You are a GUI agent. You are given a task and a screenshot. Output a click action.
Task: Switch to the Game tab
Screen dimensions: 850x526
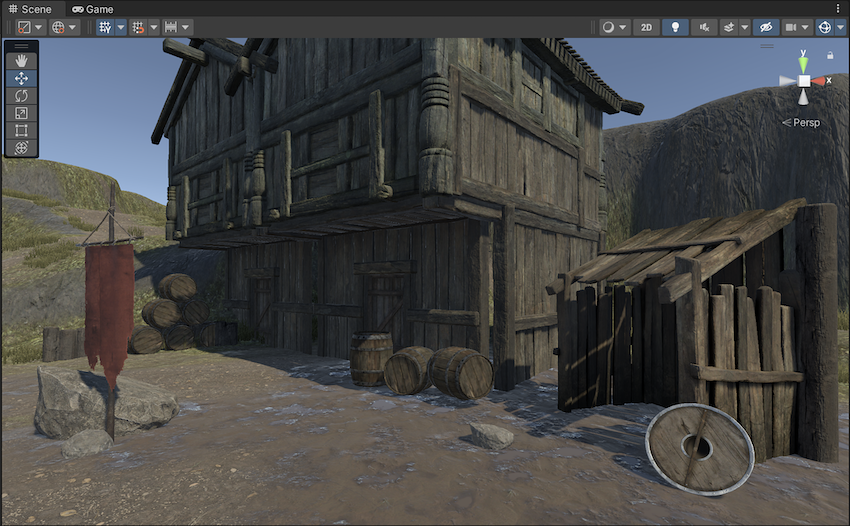pyautogui.click(x=92, y=9)
